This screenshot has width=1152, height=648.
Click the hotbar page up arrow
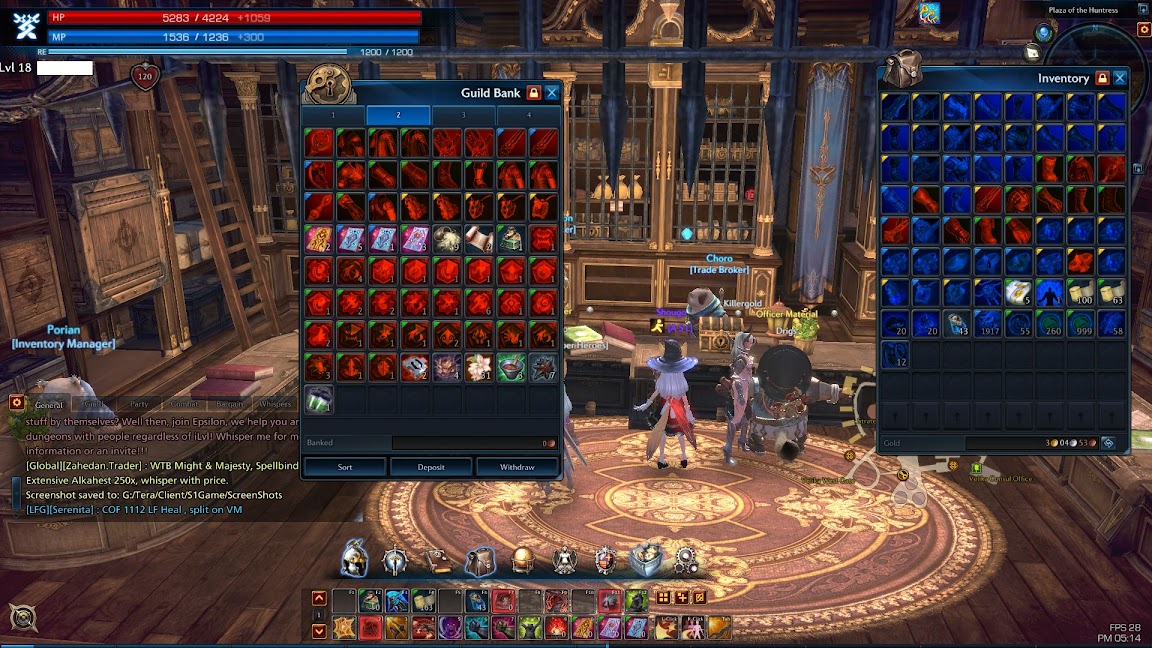click(319, 599)
